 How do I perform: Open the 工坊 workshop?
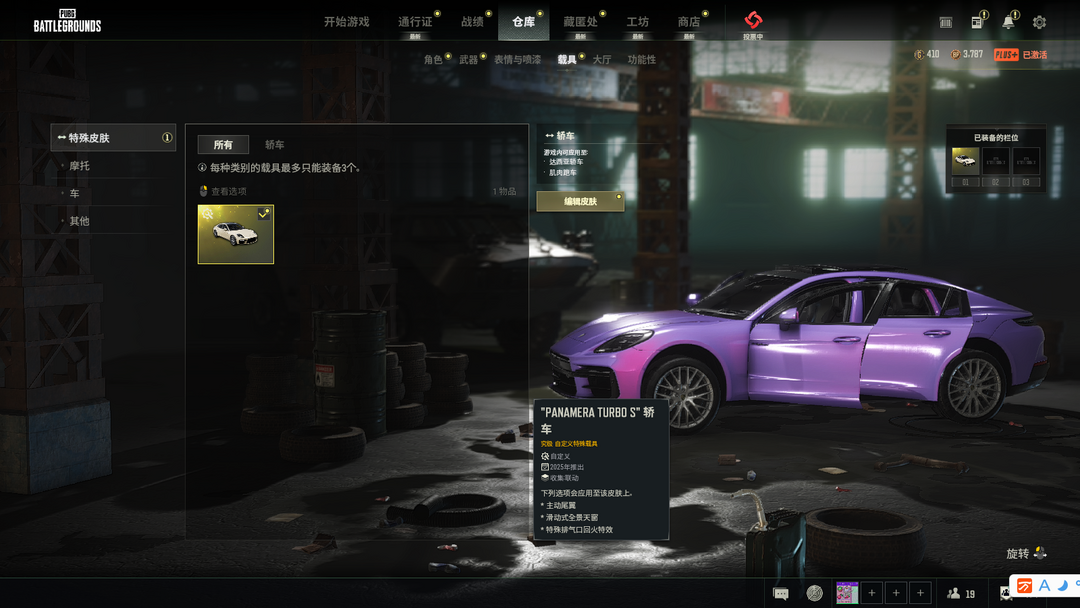[x=637, y=22]
